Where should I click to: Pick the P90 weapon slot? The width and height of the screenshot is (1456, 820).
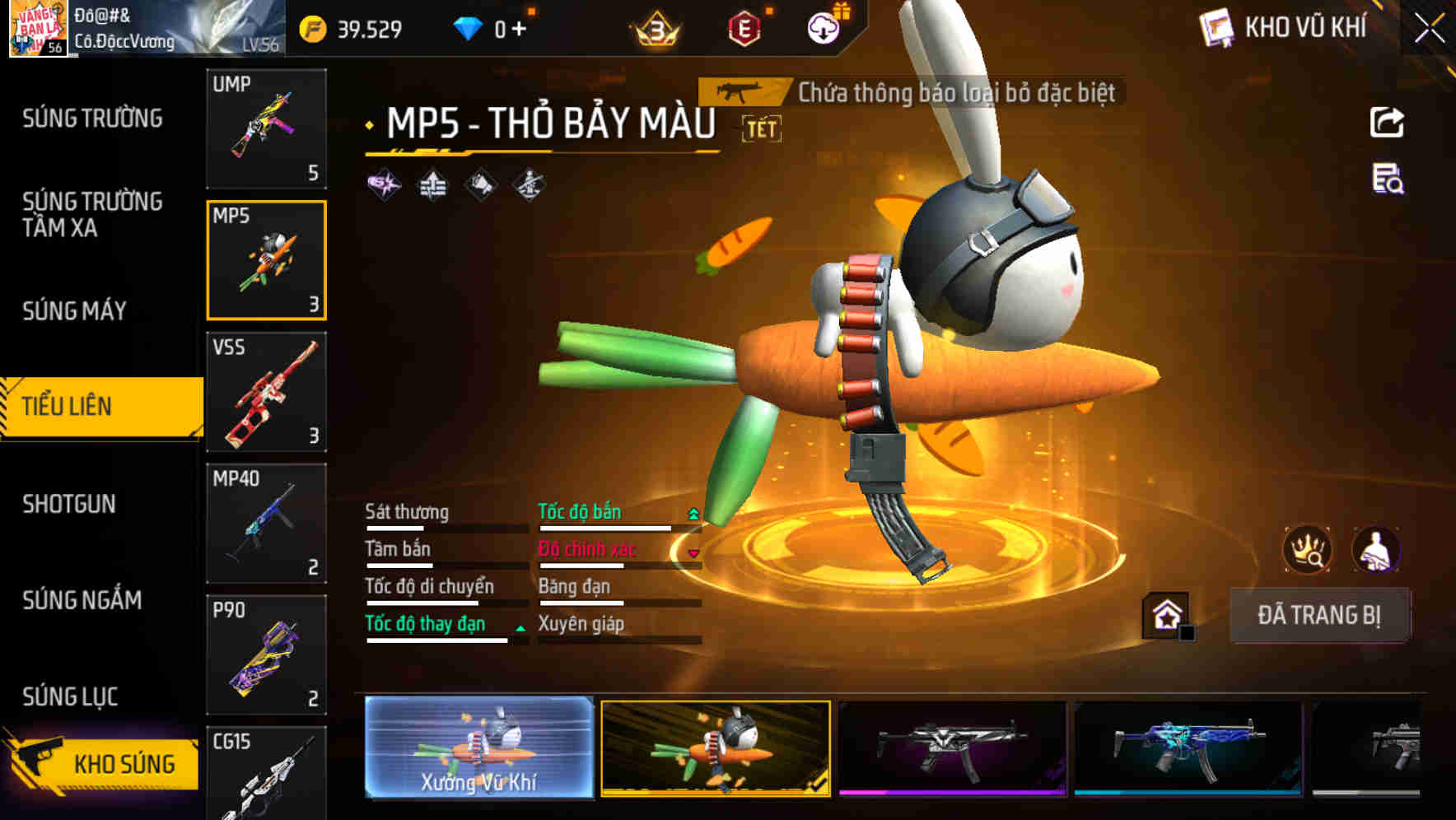tap(266, 655)
